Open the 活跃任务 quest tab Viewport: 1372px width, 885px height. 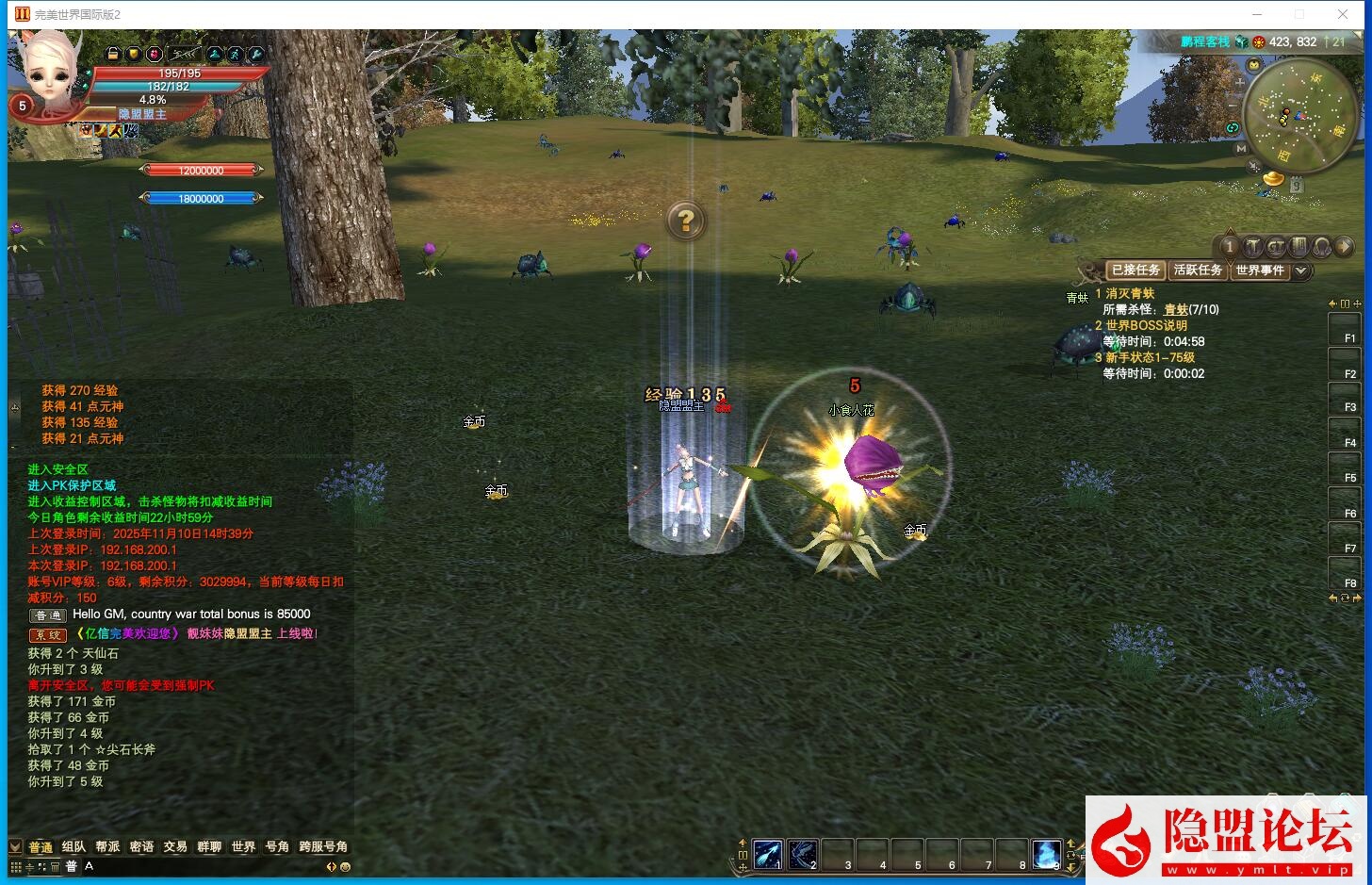(1198, 270)
